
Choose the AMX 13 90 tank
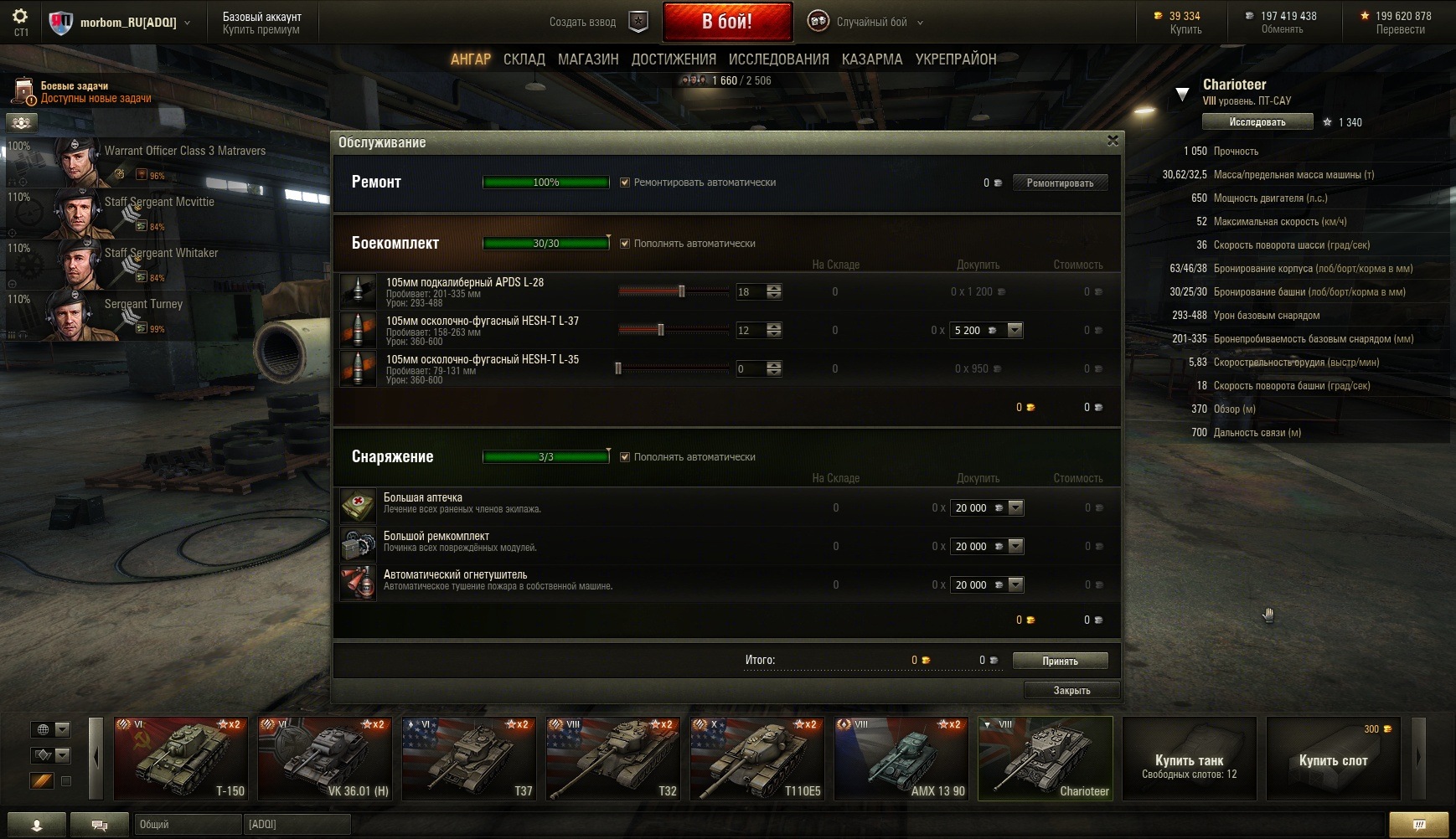click(901, 759)
